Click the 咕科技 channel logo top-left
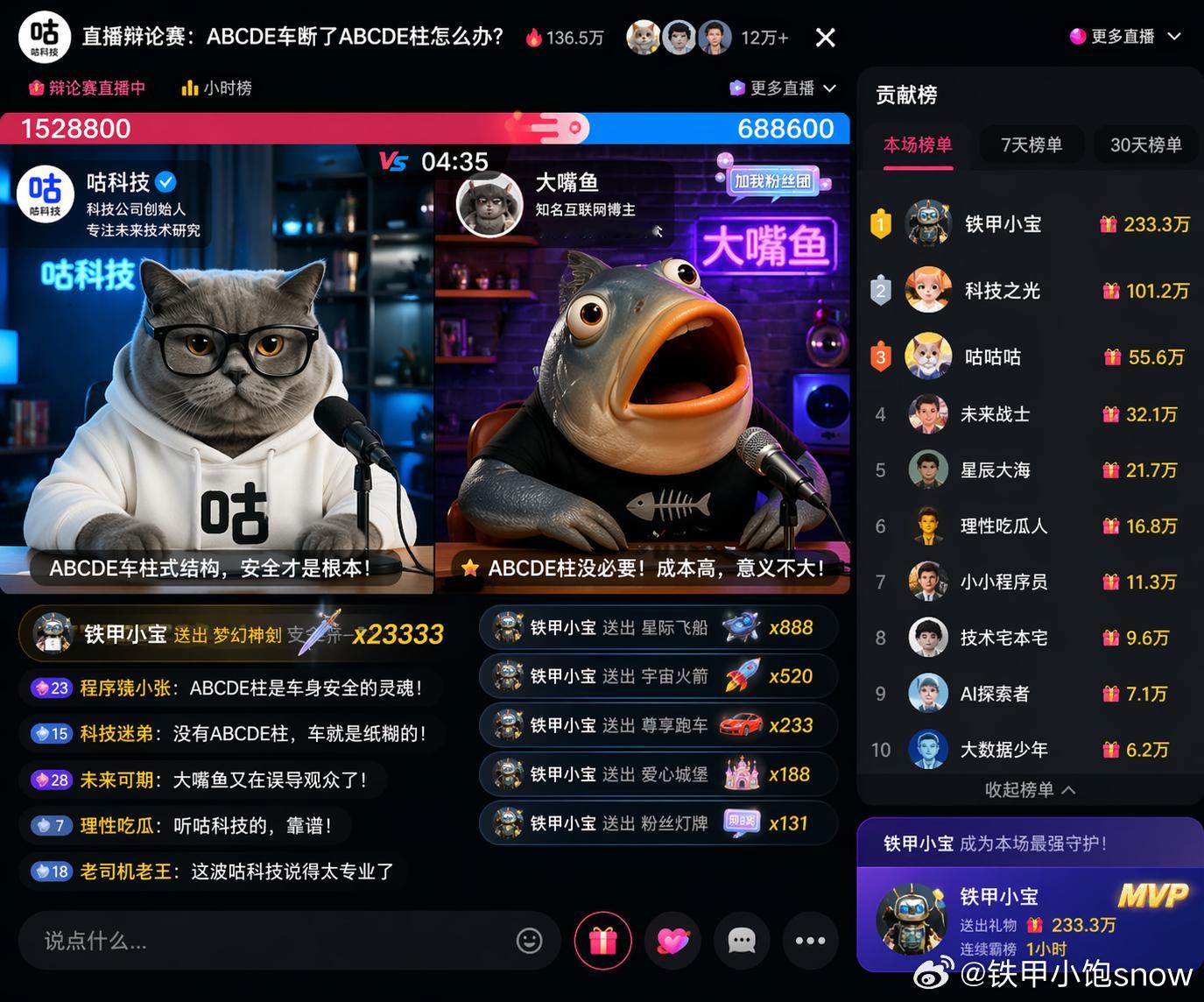1204x1002 pixels. [x=44, y=36]
